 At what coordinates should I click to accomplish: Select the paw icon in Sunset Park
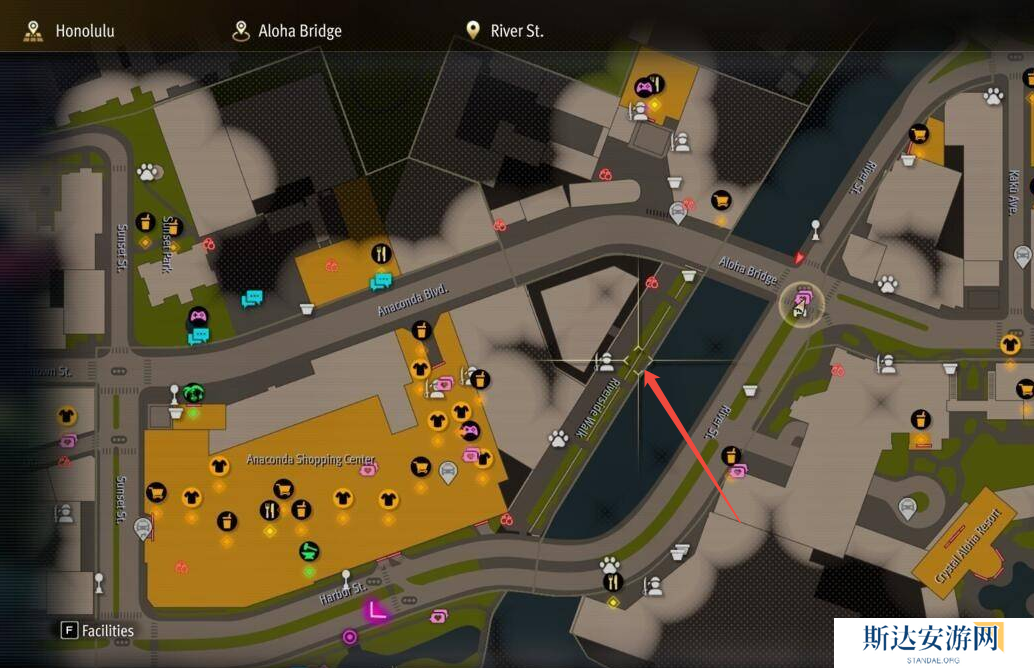[148, 172]
